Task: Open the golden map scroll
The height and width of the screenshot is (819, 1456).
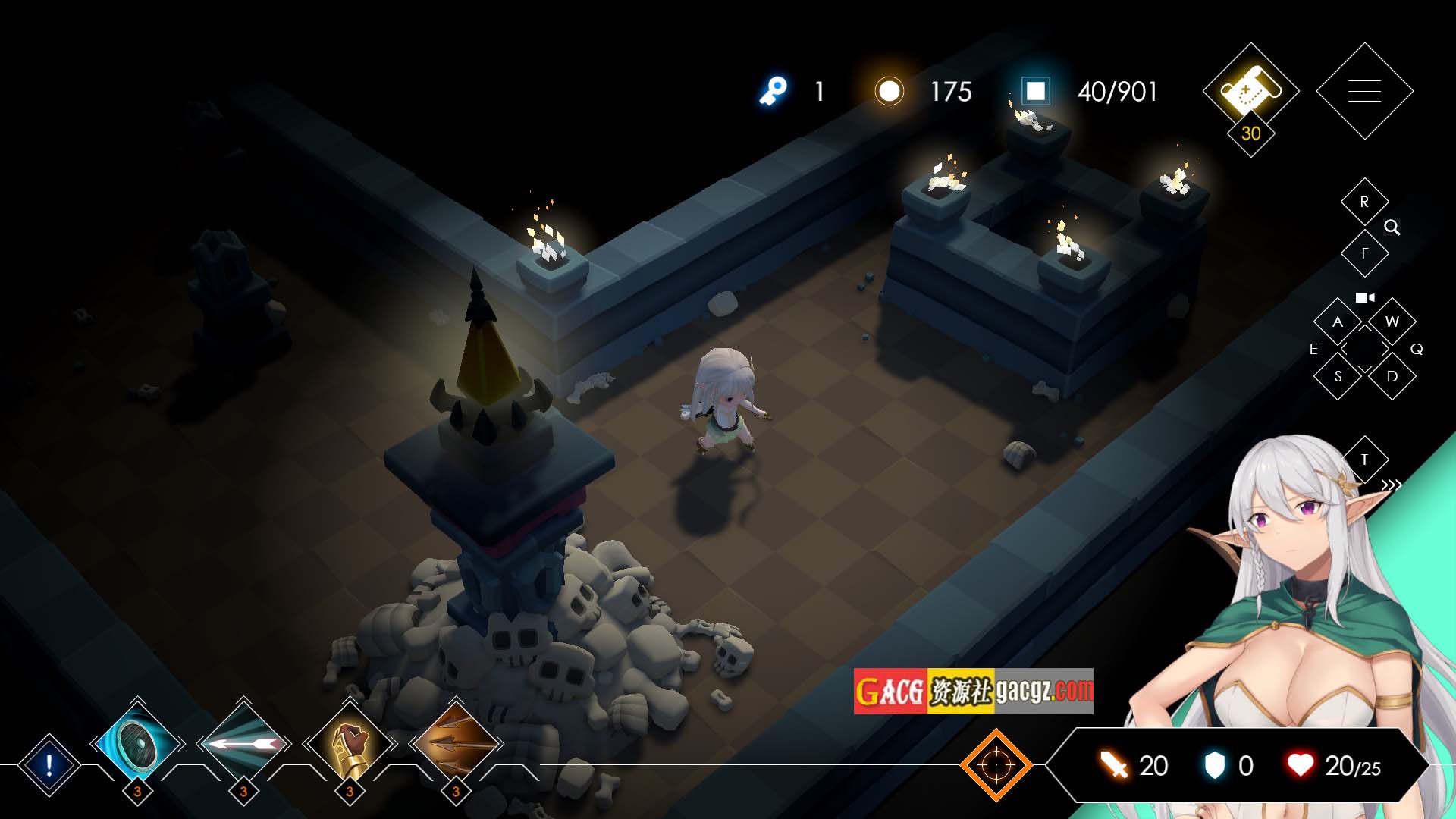Action: tap(1250, 91)
